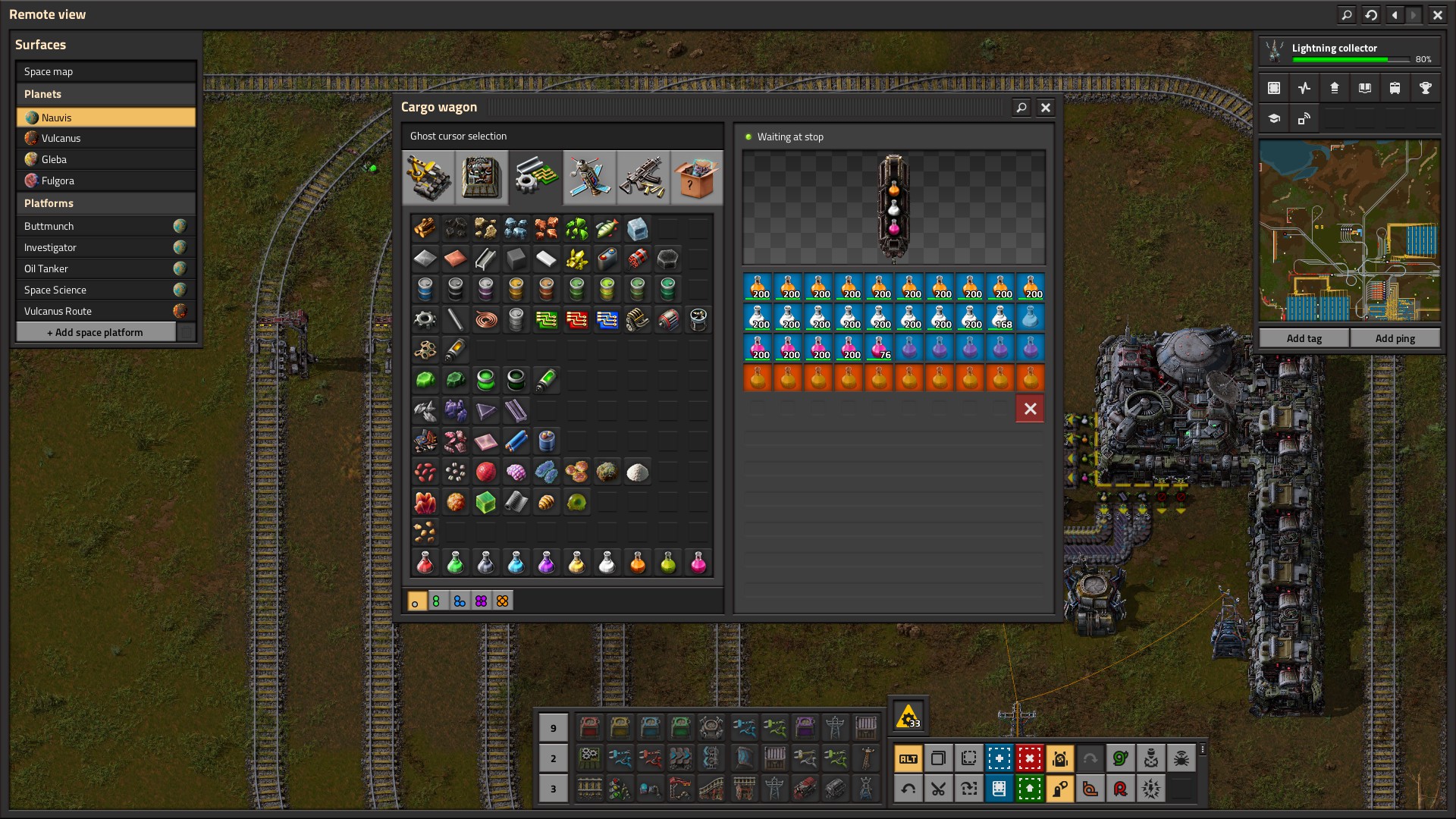The height and width of the screenshot is (819, 1456).
Task: Switch to the logistics item group tab
Action: pos(428,177)
